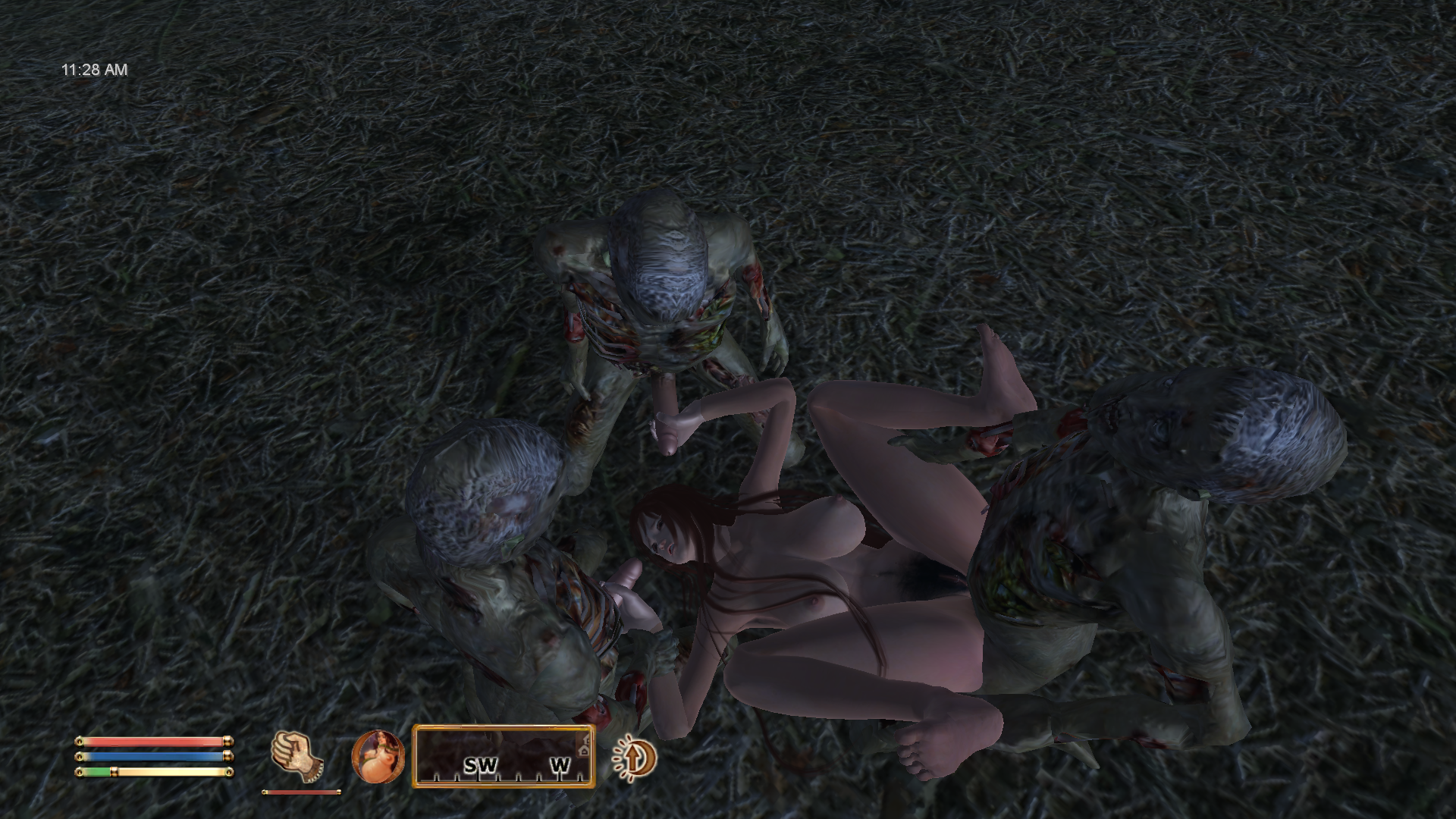Click the crescent moon active effect icon
Screen dimensions: 1456x819
(635, 757)
